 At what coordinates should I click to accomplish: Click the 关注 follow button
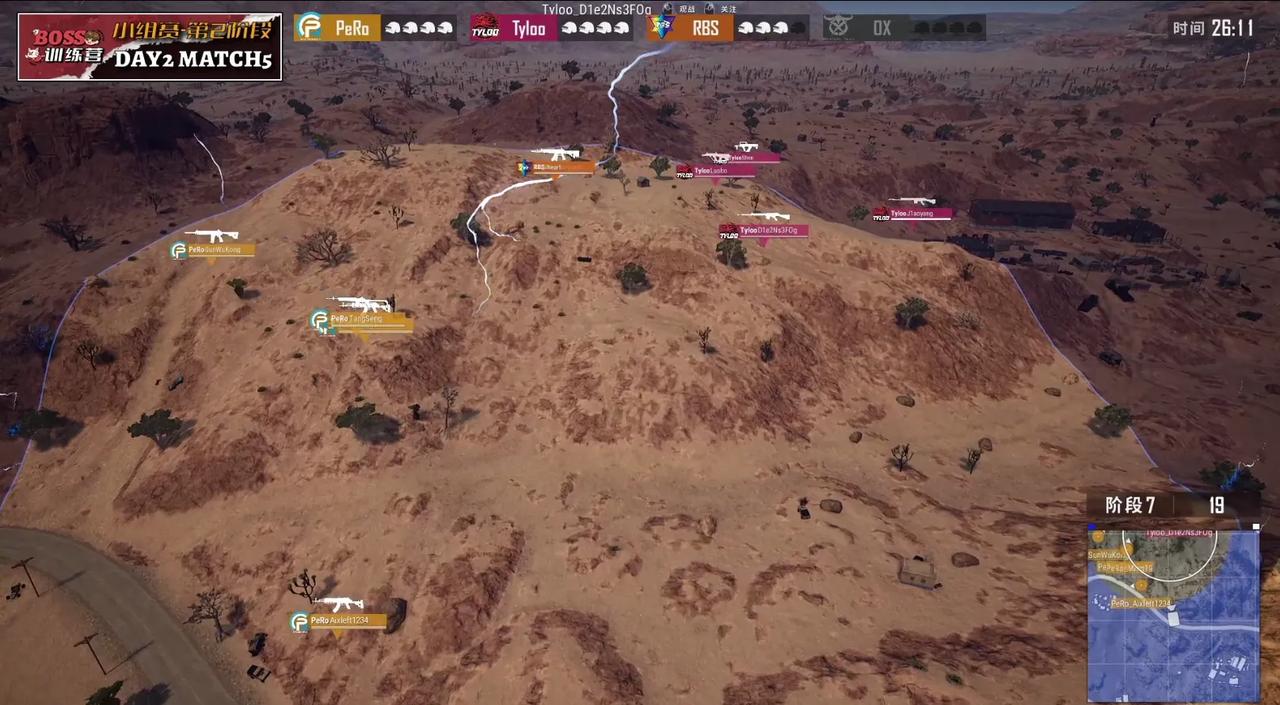click(721, 9)
